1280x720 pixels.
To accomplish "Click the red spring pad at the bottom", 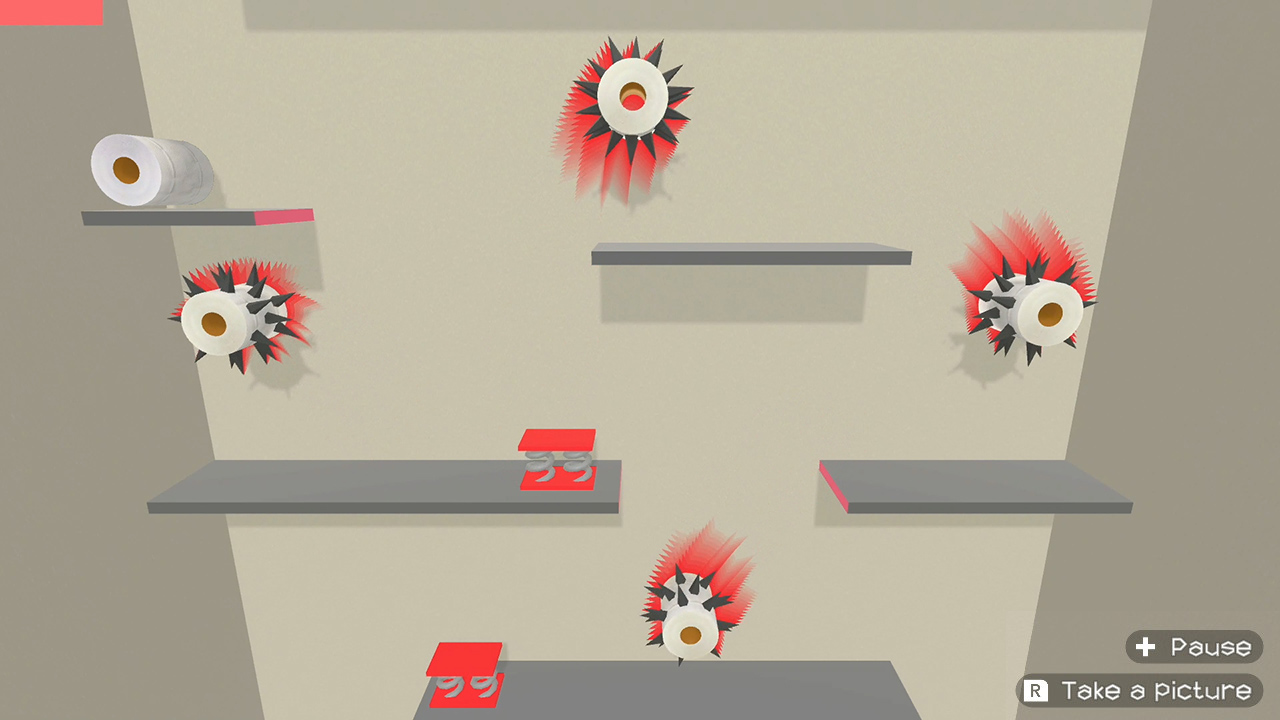I will point(465,675).
